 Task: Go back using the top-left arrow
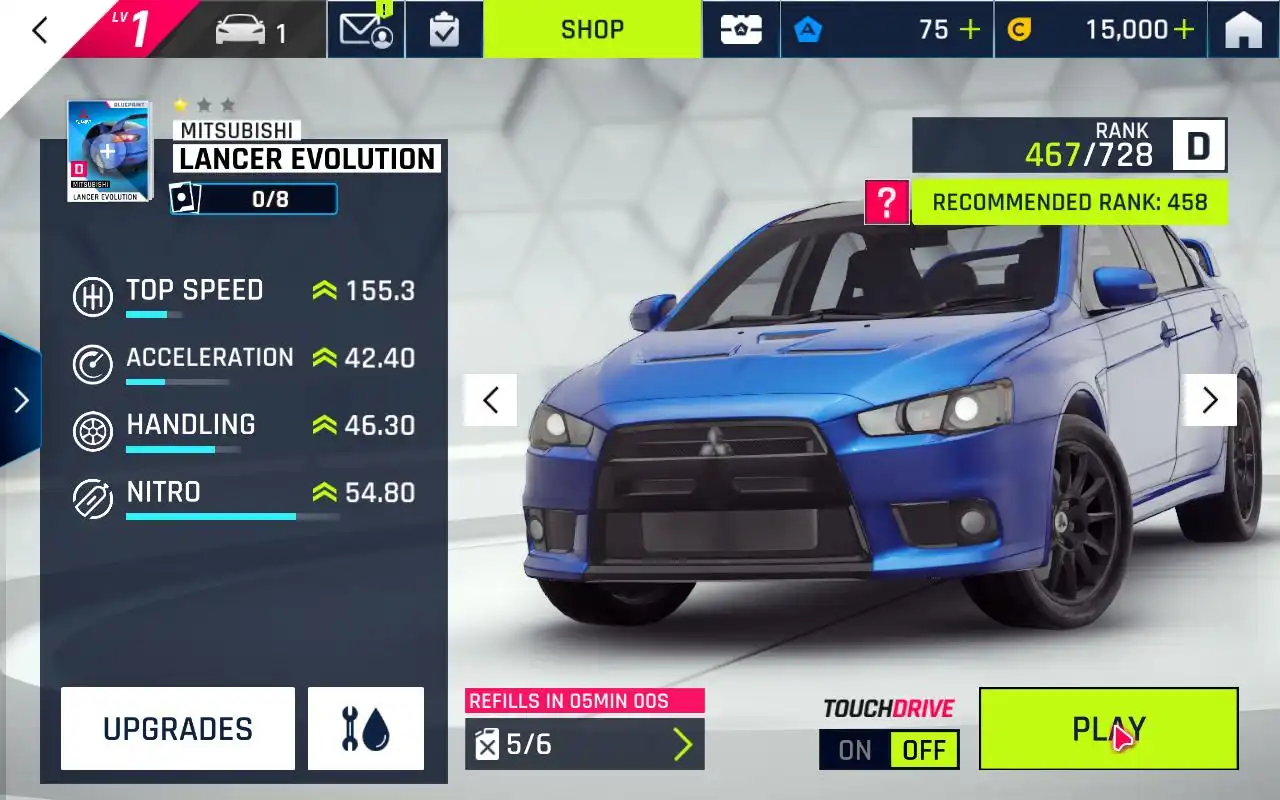coord(40,30)
